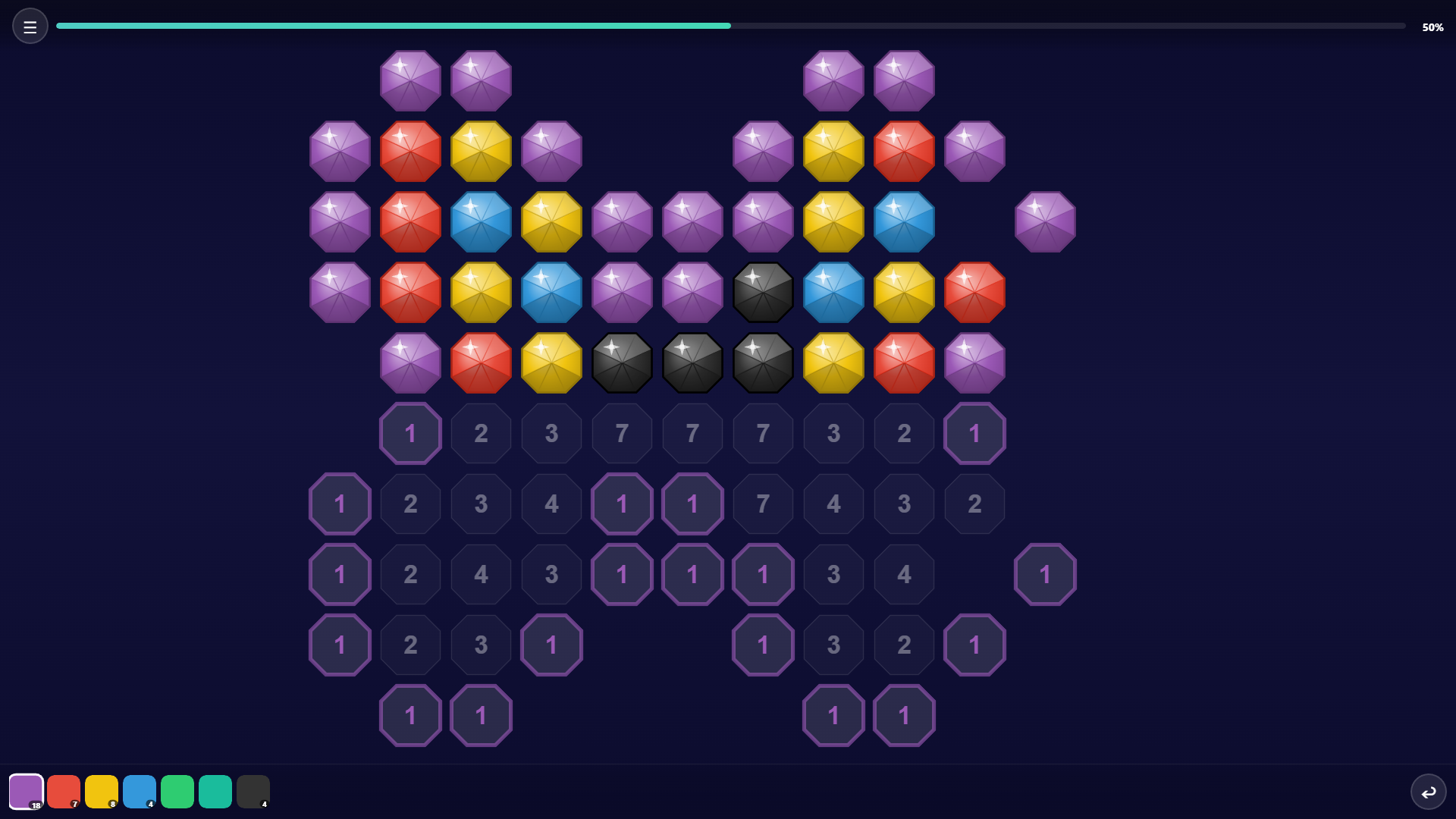Select the red color with count 7
Screen dimensions: 1456x819
click(x=64, y=791)
